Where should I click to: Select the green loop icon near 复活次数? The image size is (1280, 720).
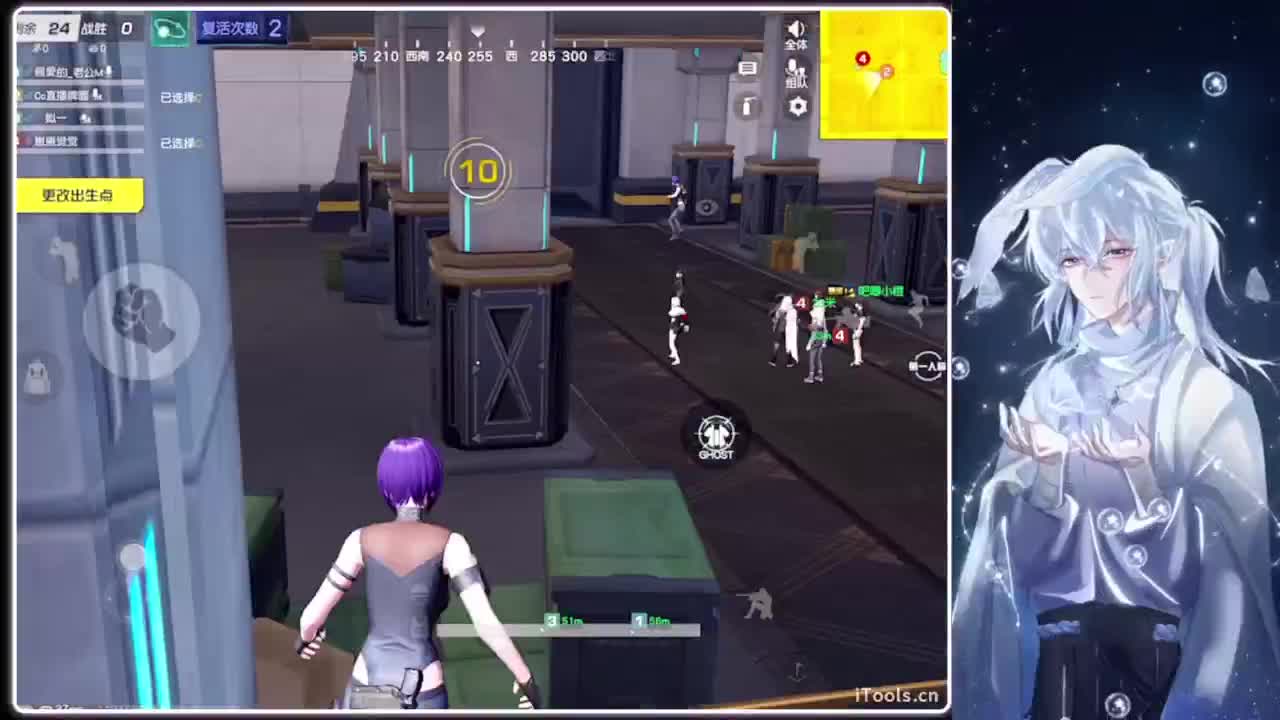[x=169, y=28]
